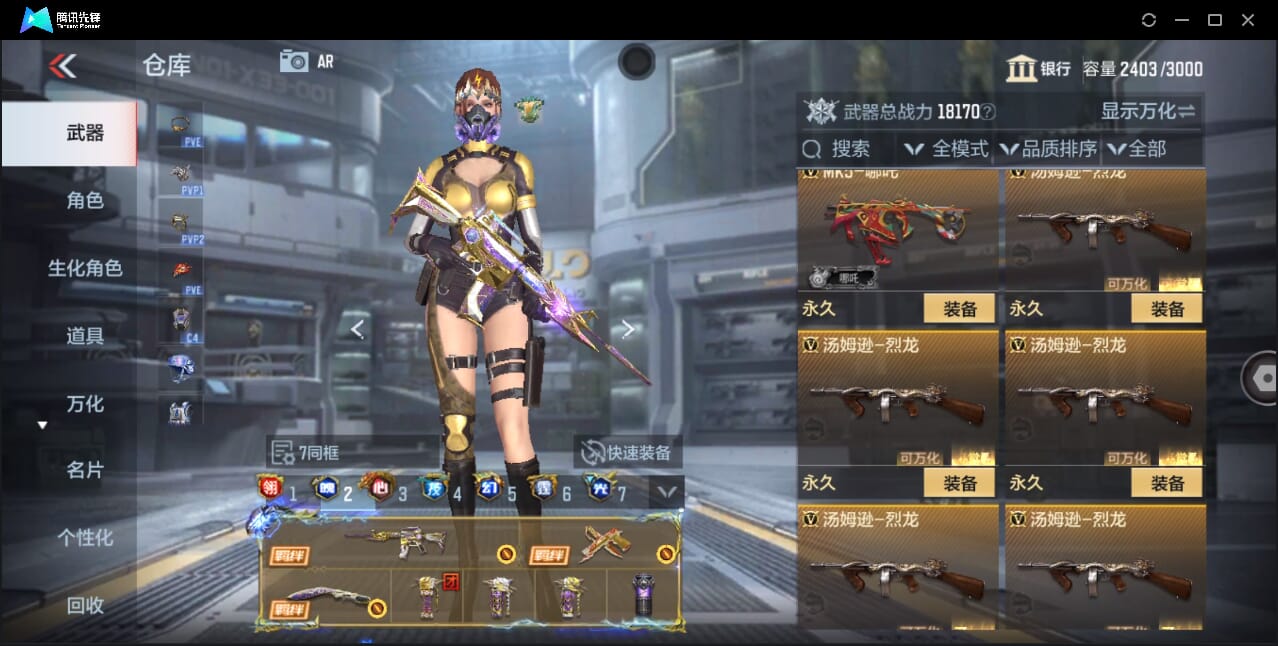This screenshot has width=1278, height=646.
Task: Close the emulator window
Action: [1247, 20]
